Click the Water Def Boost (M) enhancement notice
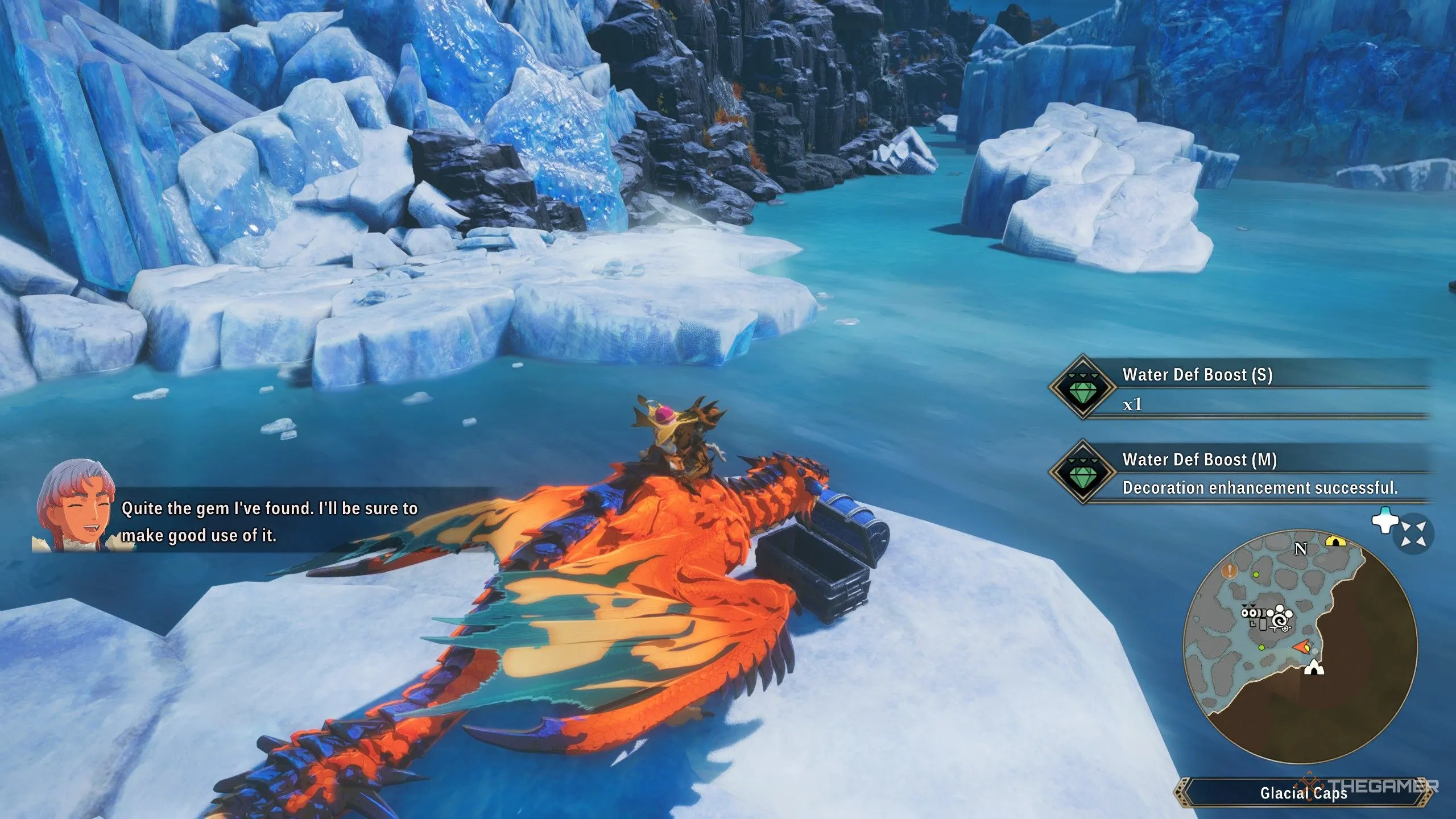The height and width of the screenshot is (819, 1456). [1240, 473]
